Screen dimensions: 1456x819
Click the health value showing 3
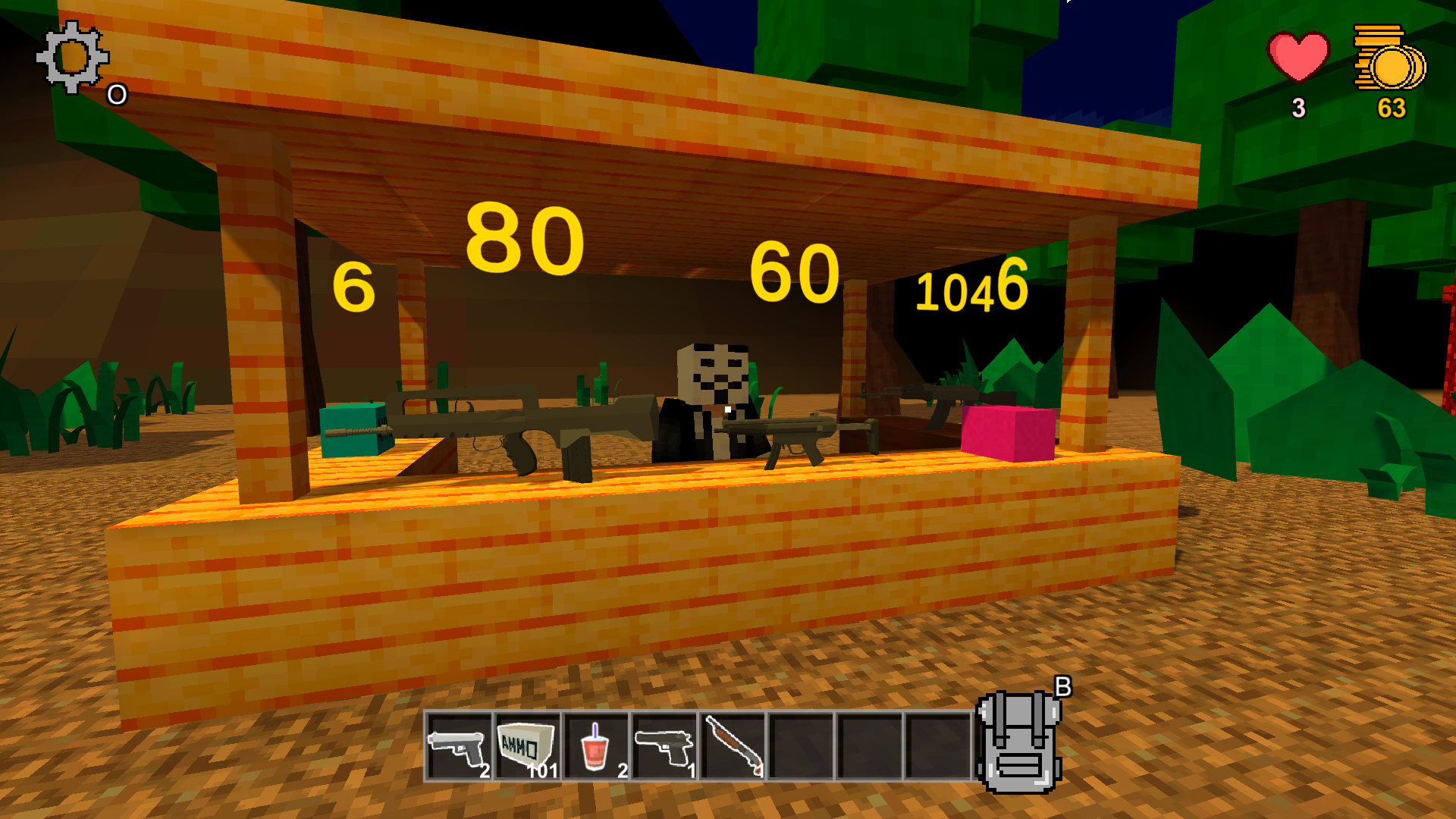coord(1298,108)
